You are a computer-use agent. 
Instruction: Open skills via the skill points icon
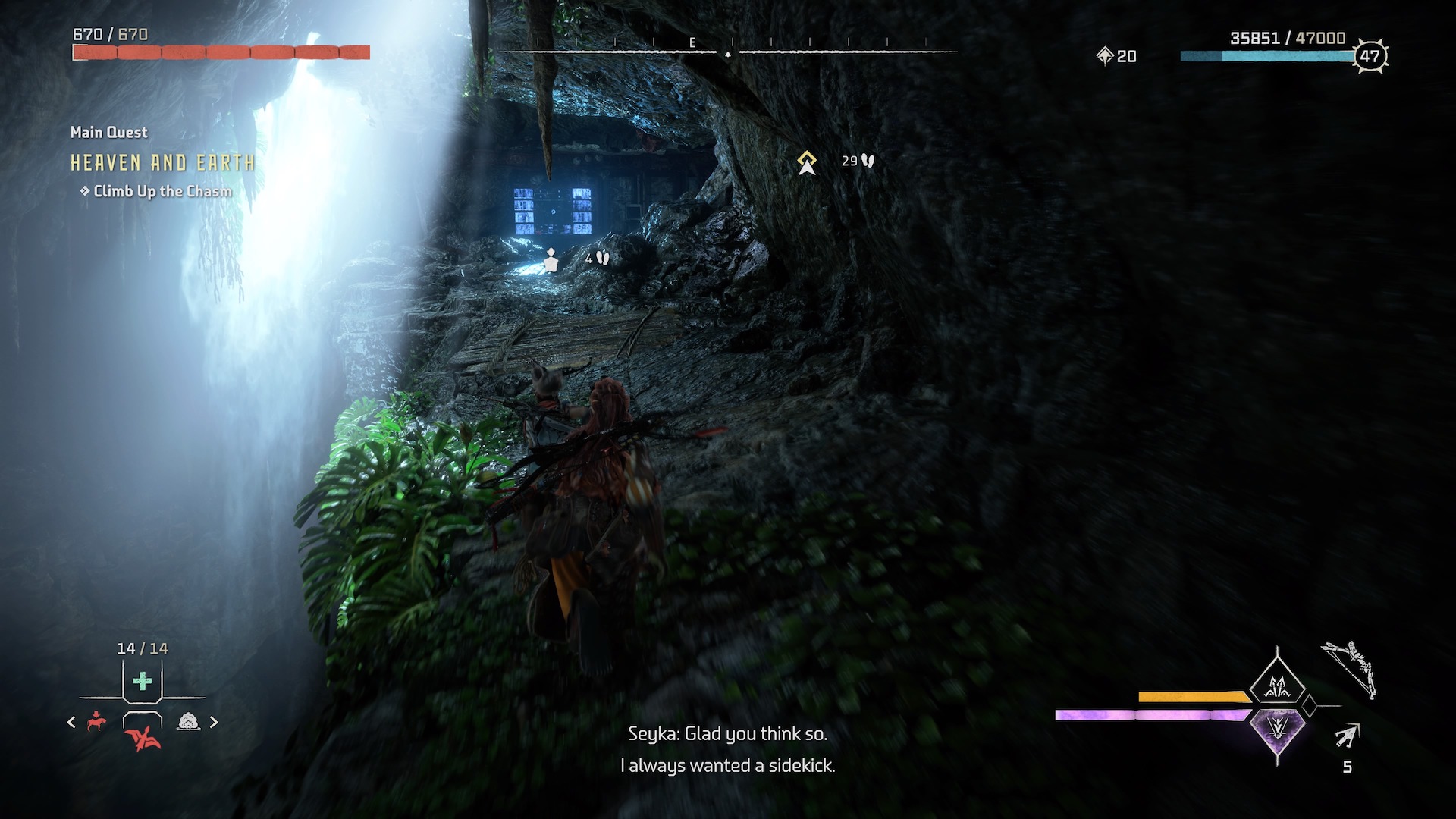pyautogui.click(x=1105, y=55)
